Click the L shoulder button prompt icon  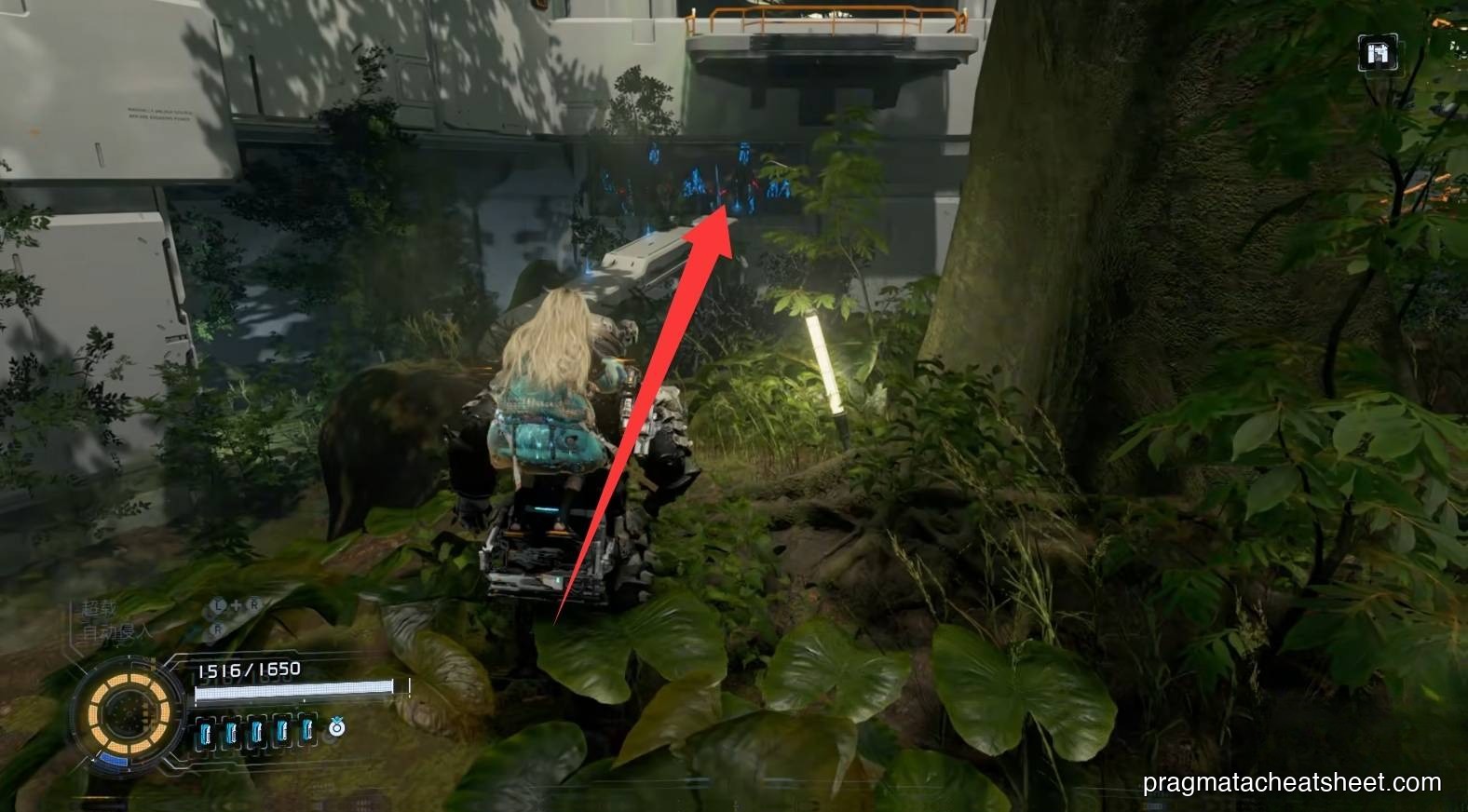(216, 603)
